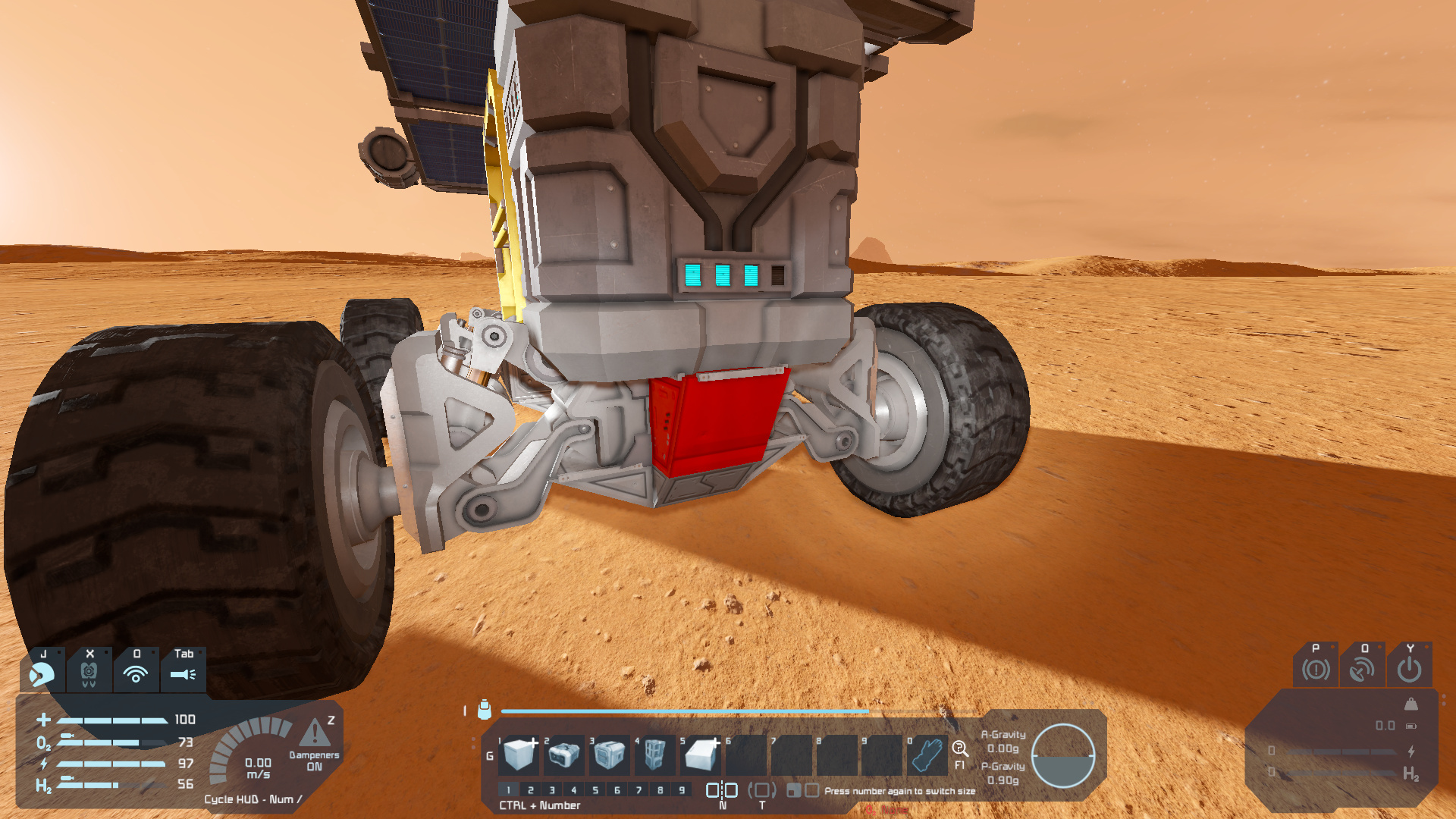Toggle the symmetry mode icon

click(722, 790)
